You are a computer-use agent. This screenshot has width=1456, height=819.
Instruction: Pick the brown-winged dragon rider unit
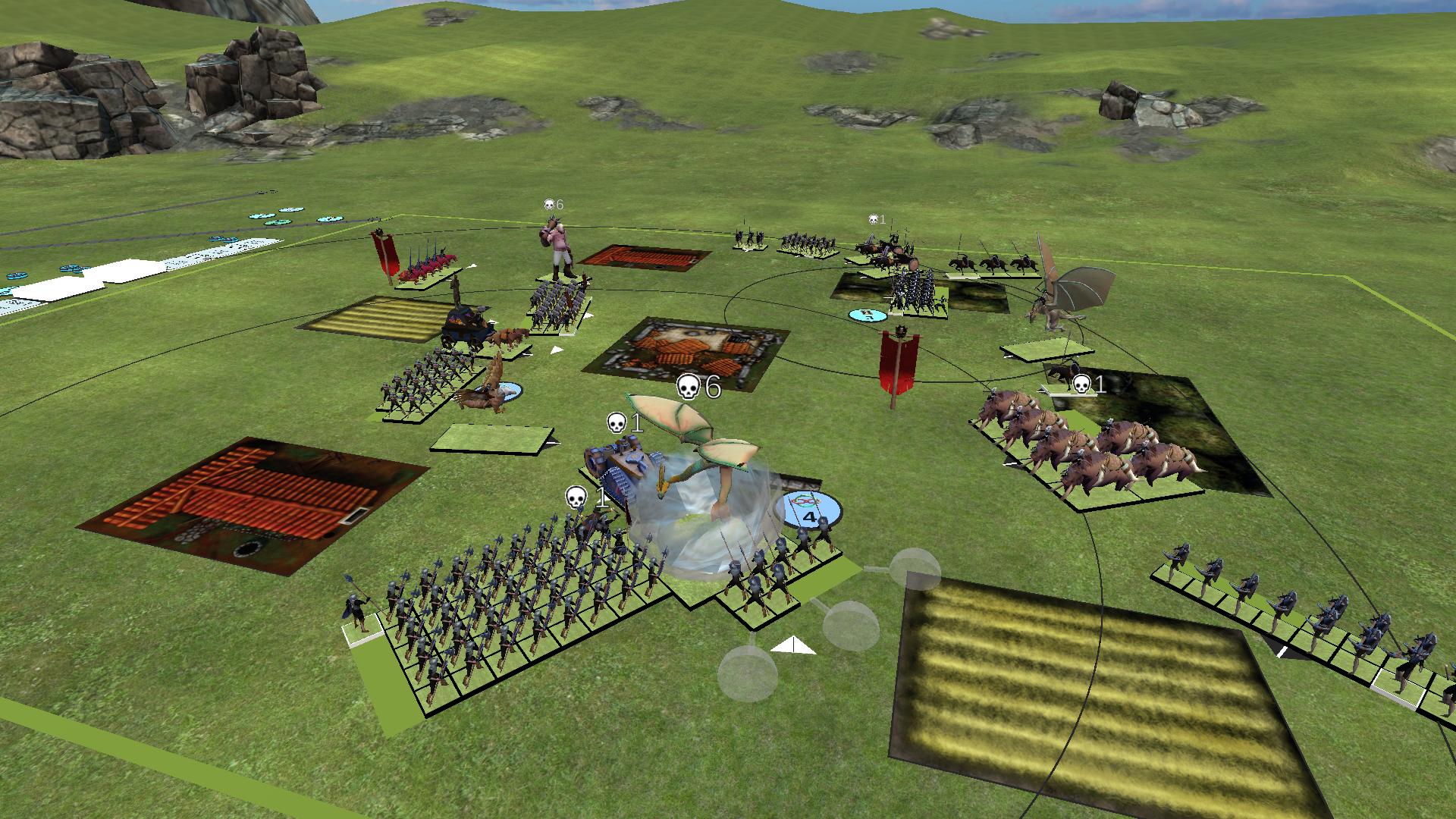[x=1065, y=292]
